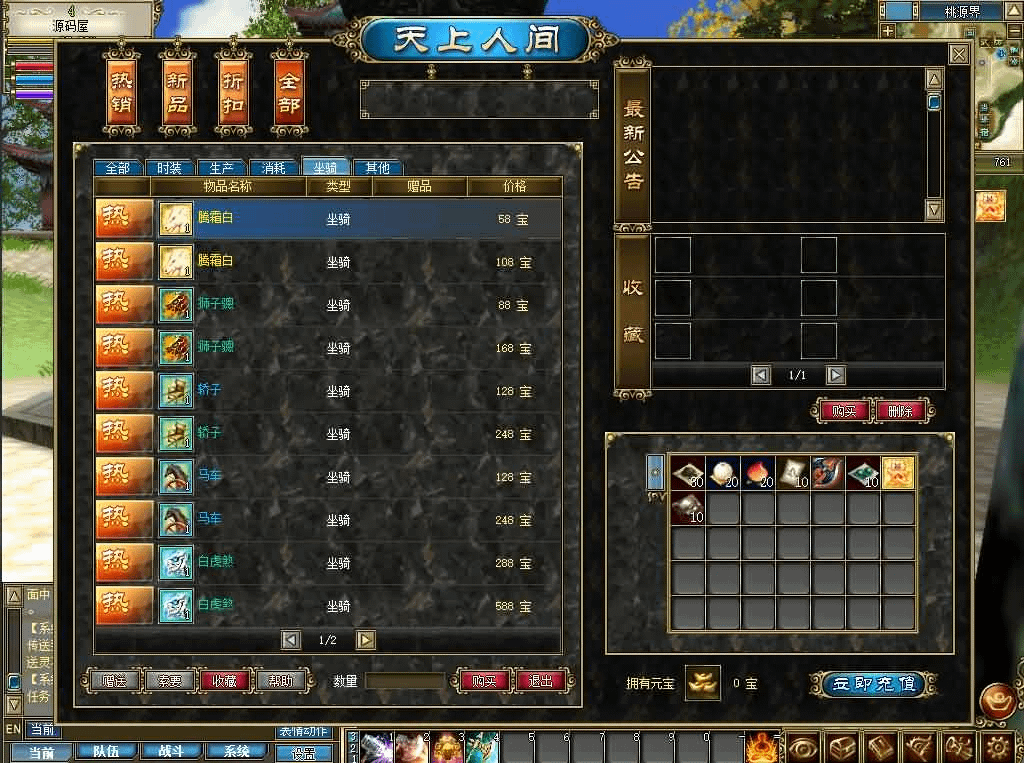Open the 帮助 help button

coord(280,681)
